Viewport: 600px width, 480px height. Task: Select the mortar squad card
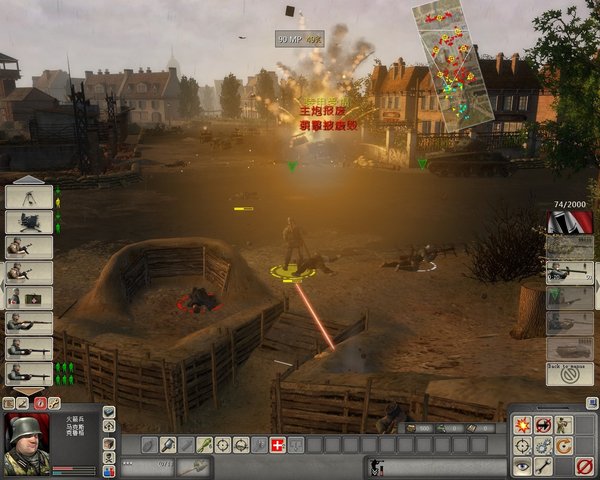[29, 197]
